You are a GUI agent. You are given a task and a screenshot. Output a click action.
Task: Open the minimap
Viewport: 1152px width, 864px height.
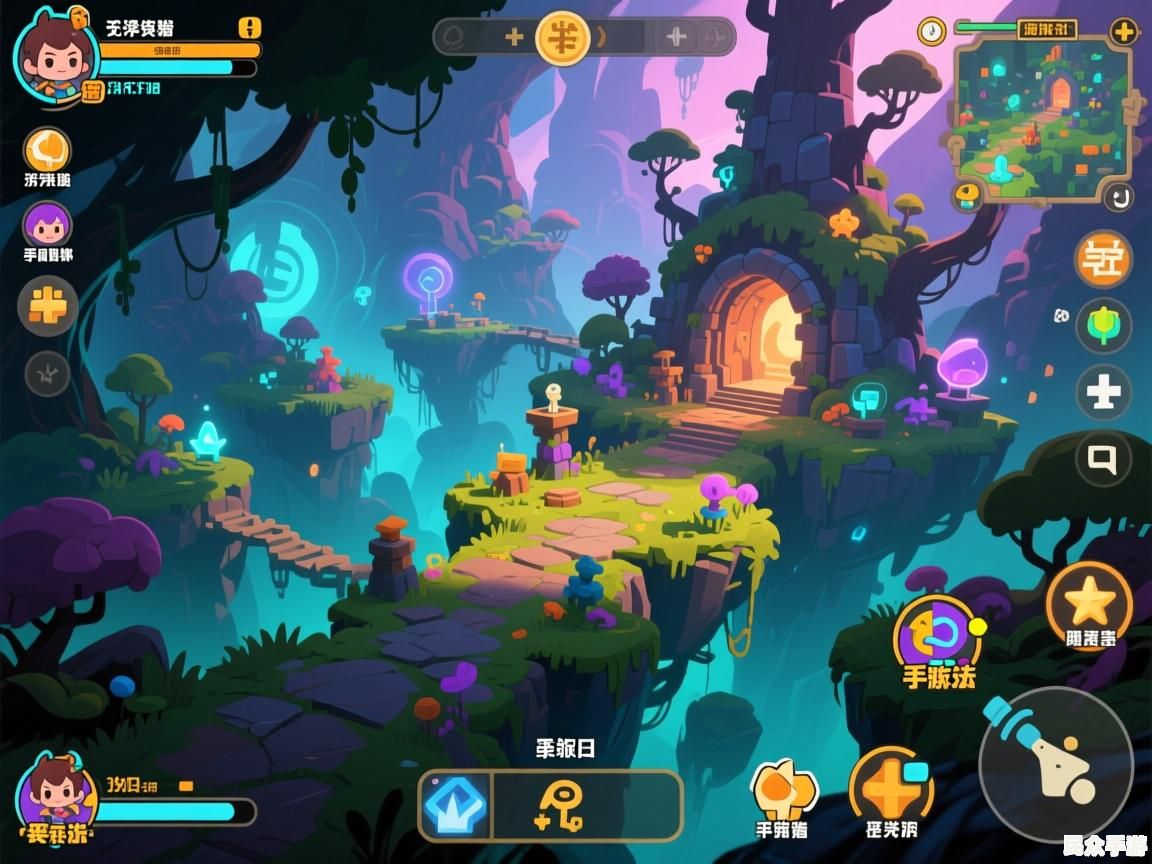point(1042,117)
